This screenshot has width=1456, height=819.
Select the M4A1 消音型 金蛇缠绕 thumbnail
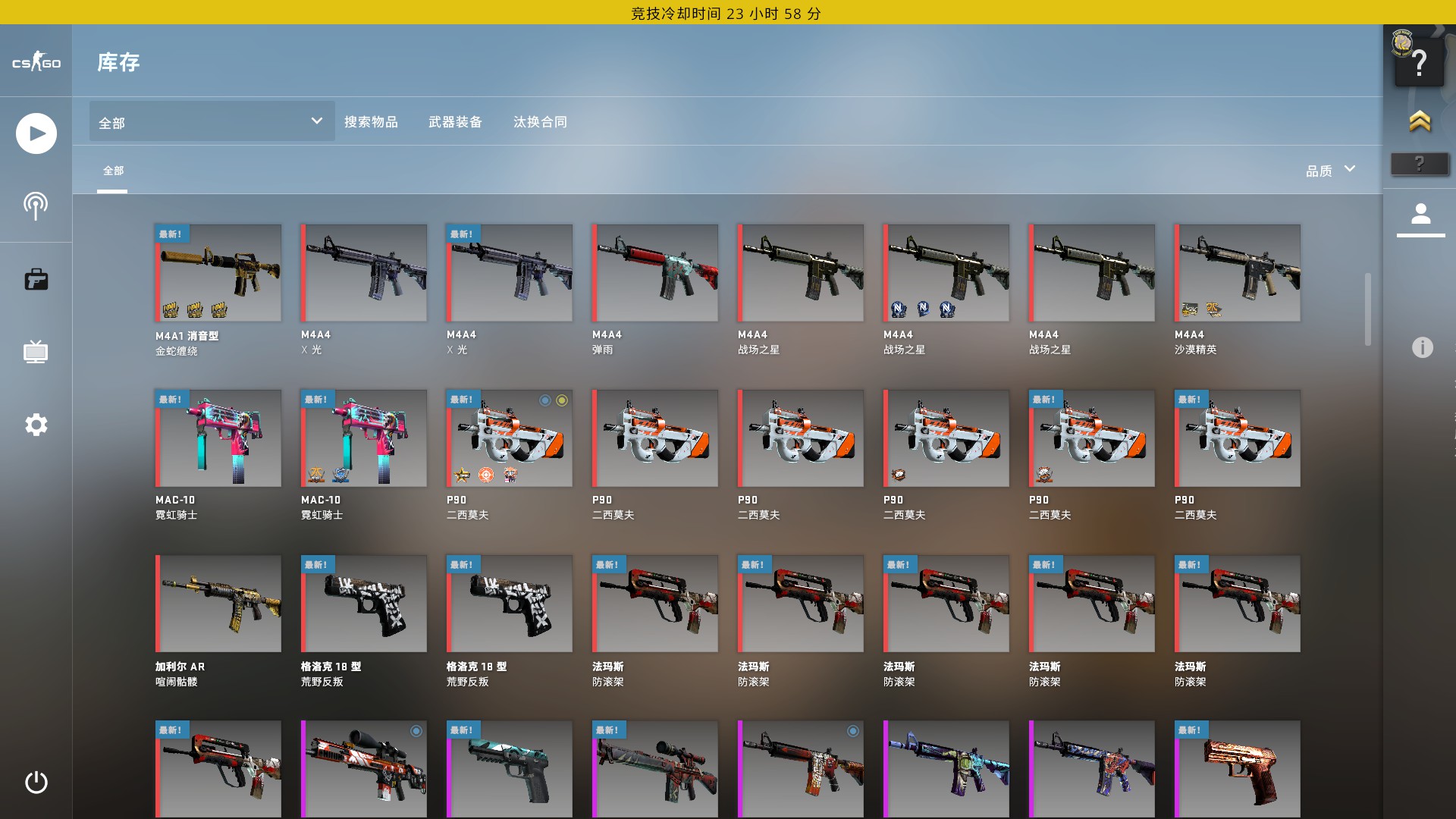point(218,271)
